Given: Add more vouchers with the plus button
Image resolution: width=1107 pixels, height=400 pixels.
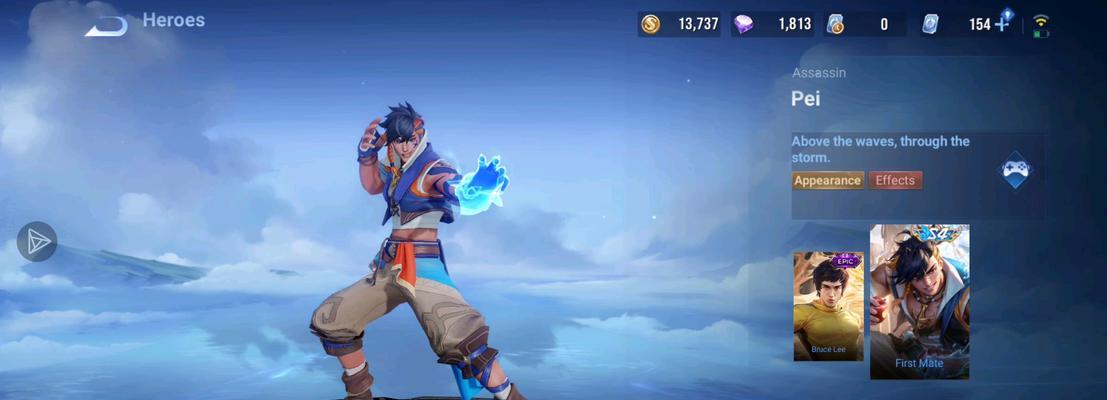Looking at the screenshot, I should [x=1004, y=22].
